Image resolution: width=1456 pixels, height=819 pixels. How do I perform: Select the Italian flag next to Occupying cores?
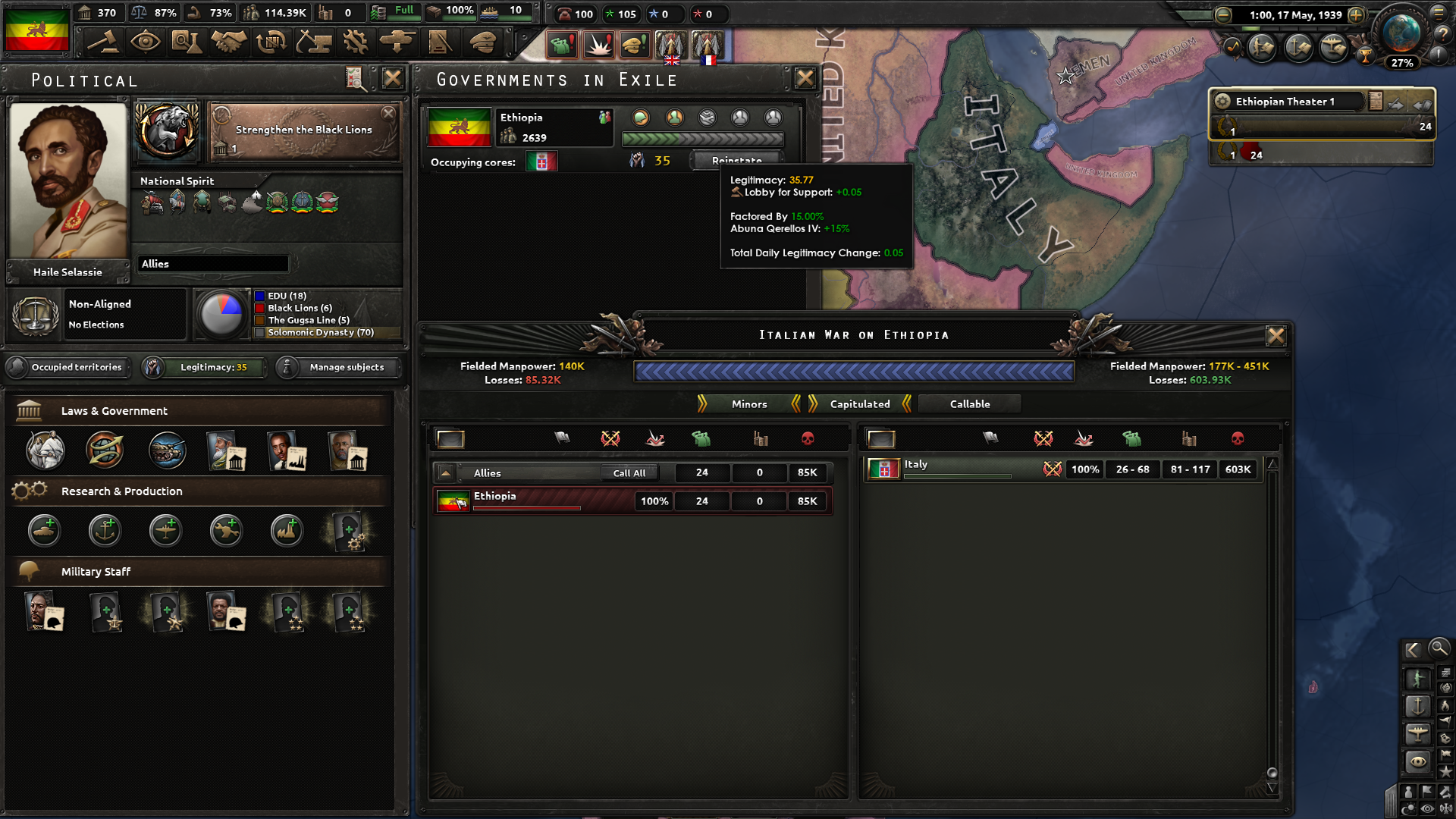tap(541, 161)
